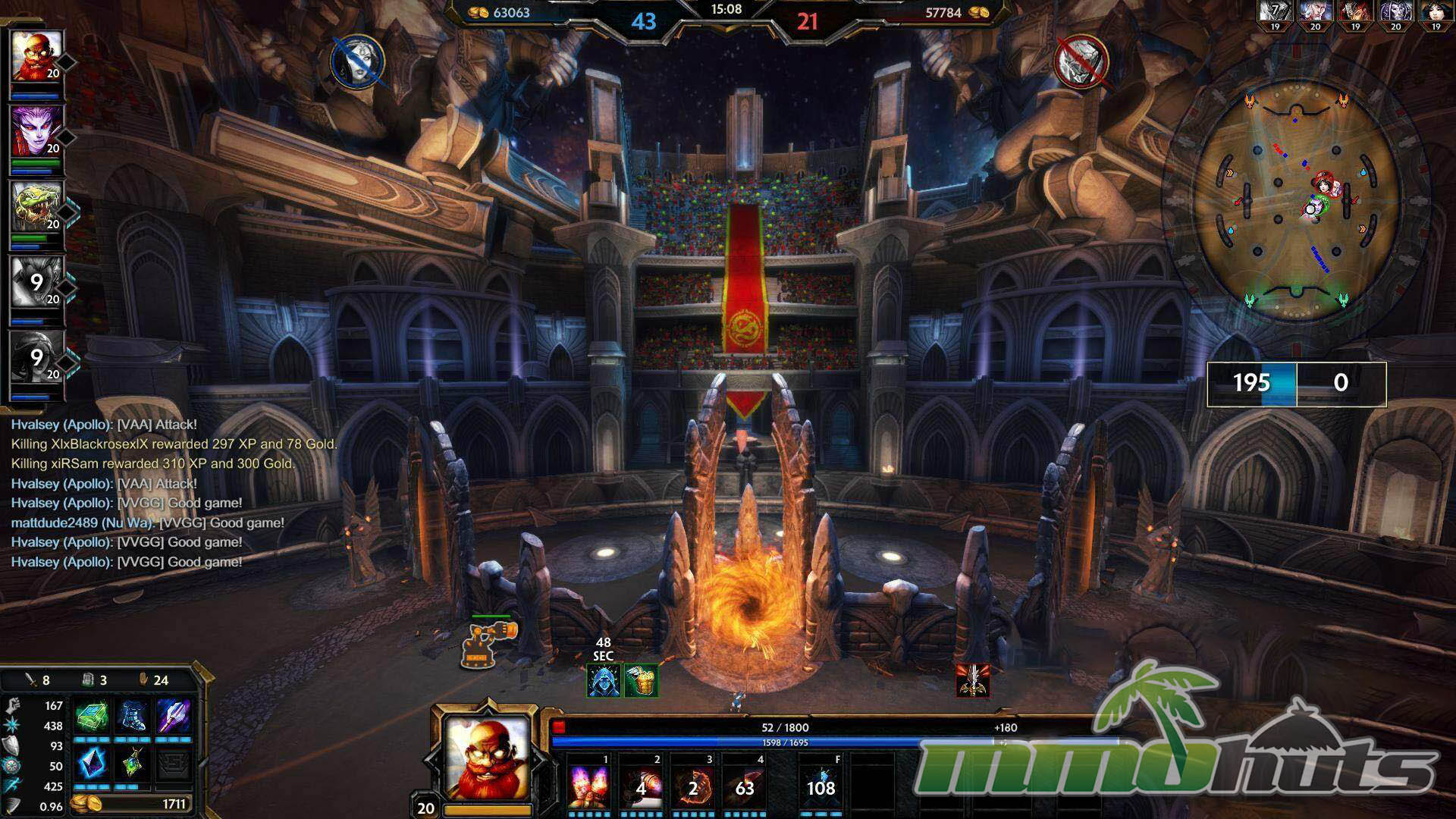View the dark-haired woman enemy portrait
The image size is (1456, 819).
click(x=1435, y=12)
